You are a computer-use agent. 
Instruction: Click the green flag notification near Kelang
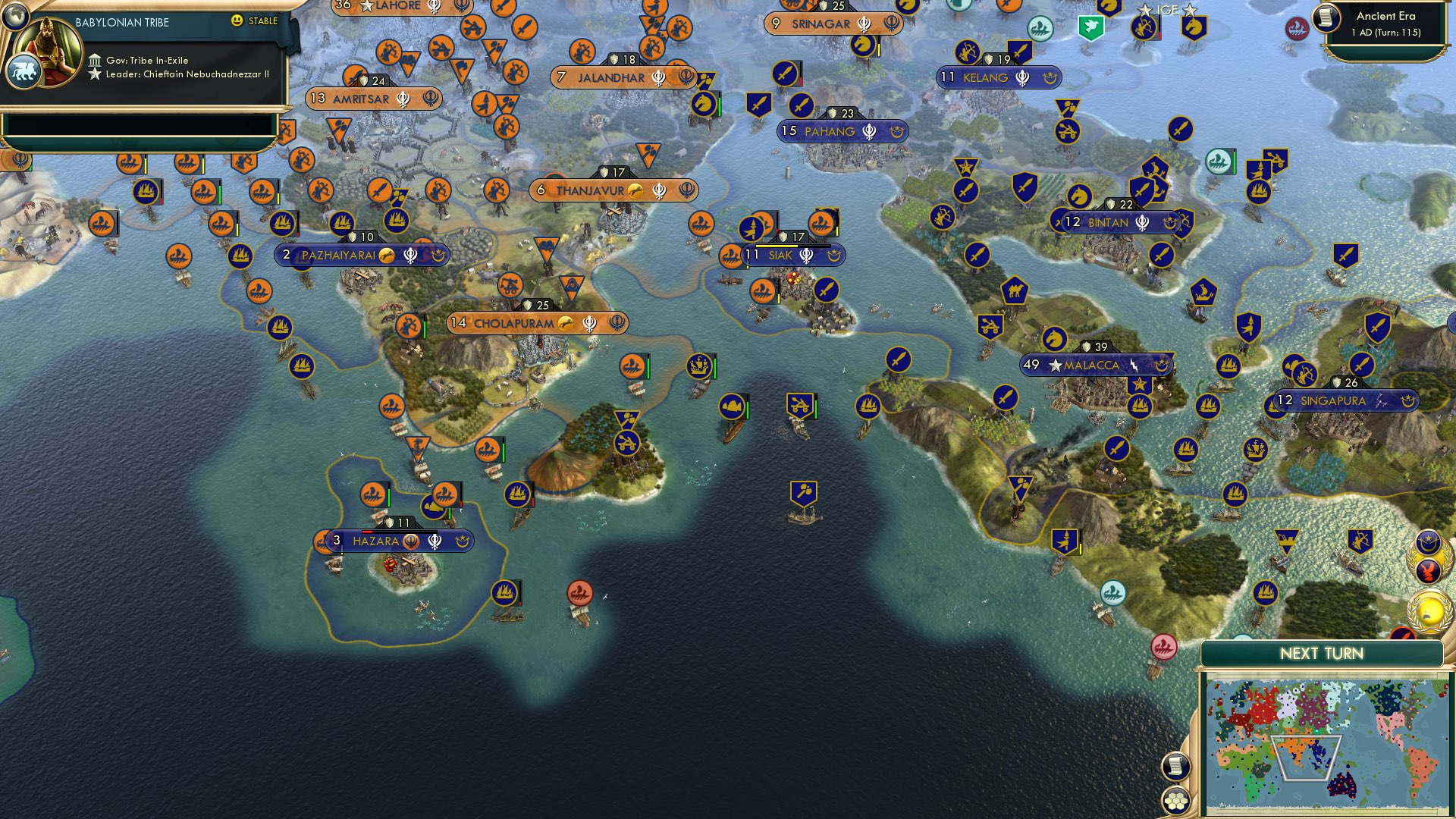(1090, 27)
